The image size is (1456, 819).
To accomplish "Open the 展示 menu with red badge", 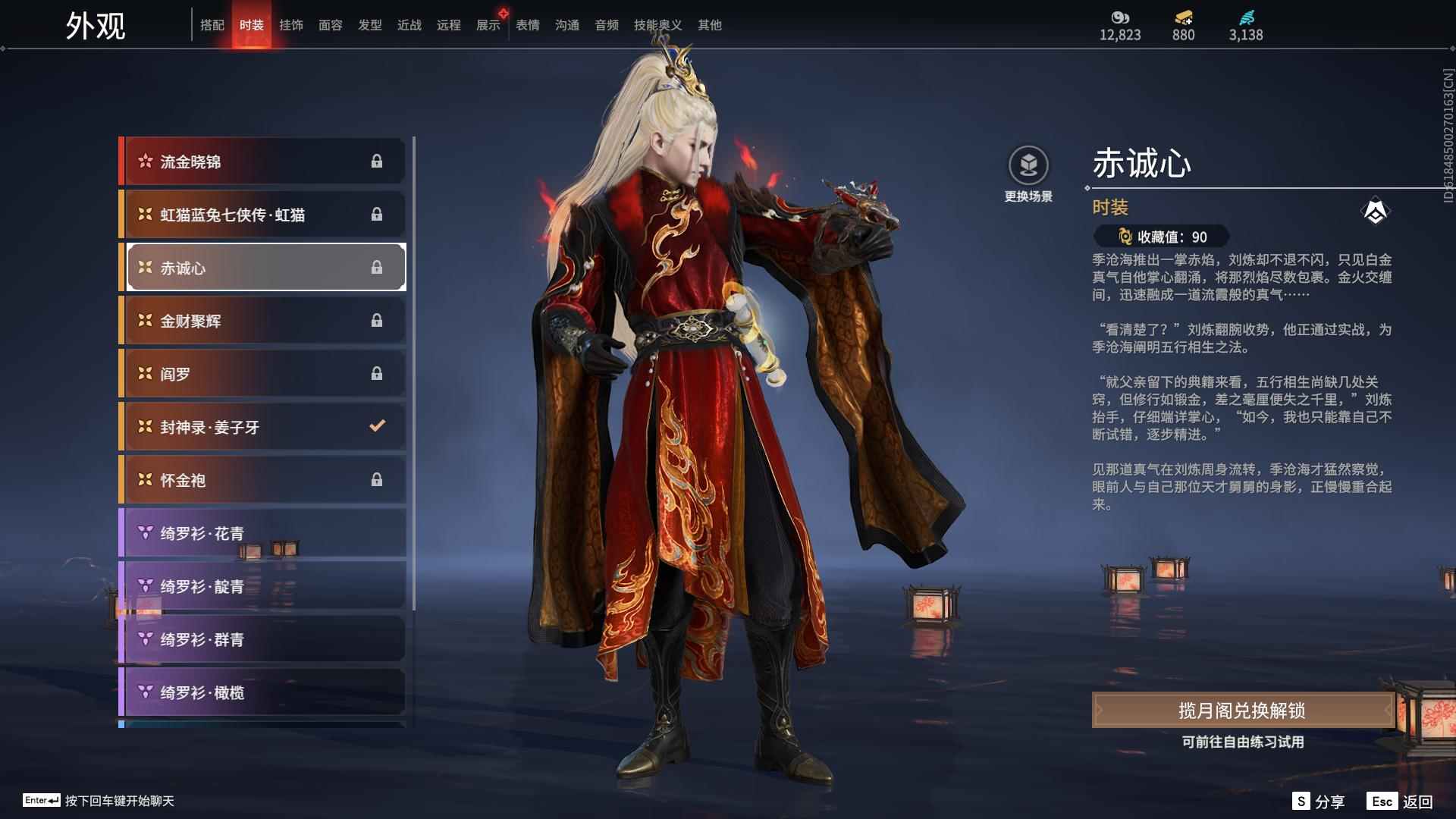I will pyautogui.click(x=488, y=24).
